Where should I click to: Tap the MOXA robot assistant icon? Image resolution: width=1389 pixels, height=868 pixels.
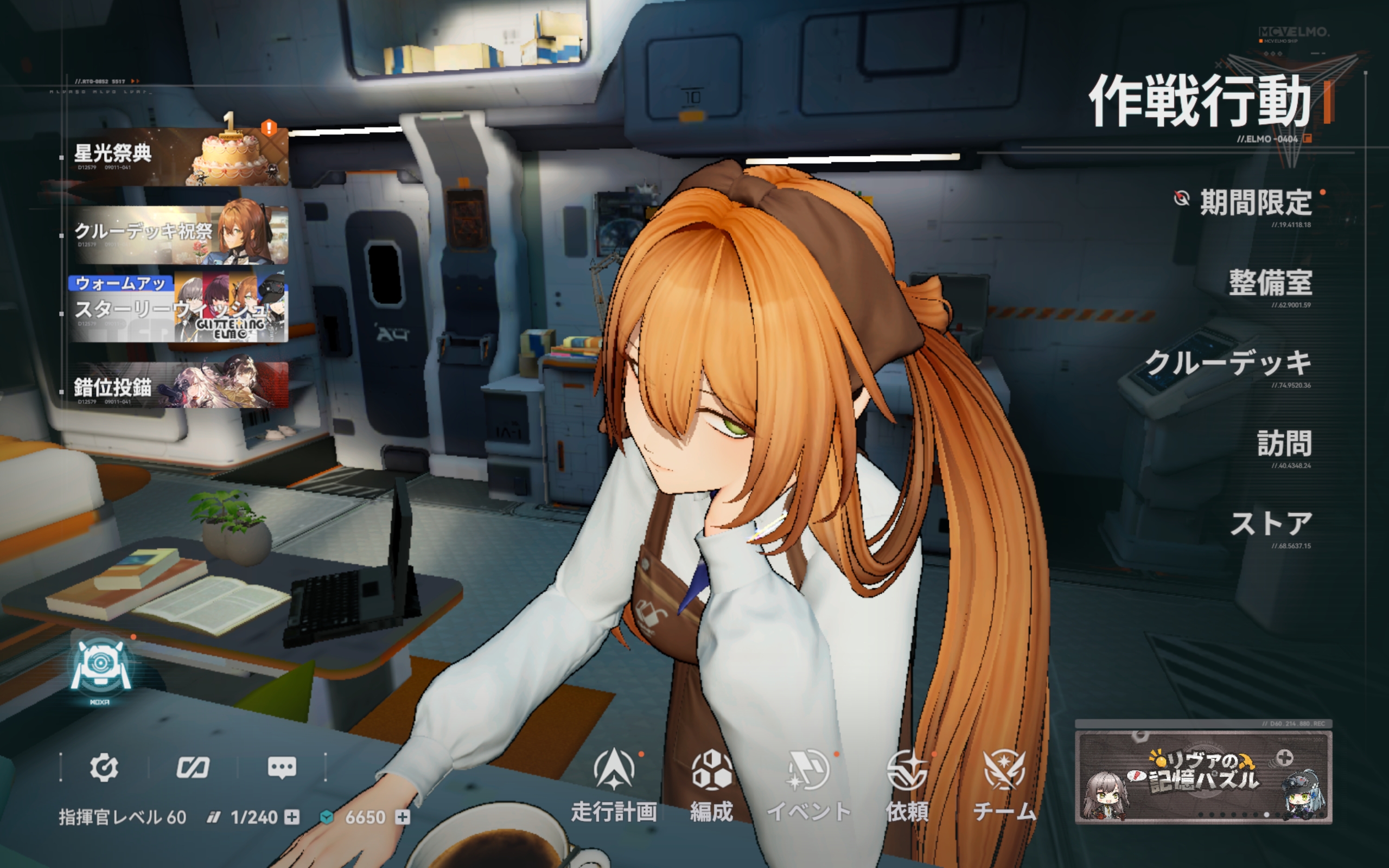tap(100, 668)
